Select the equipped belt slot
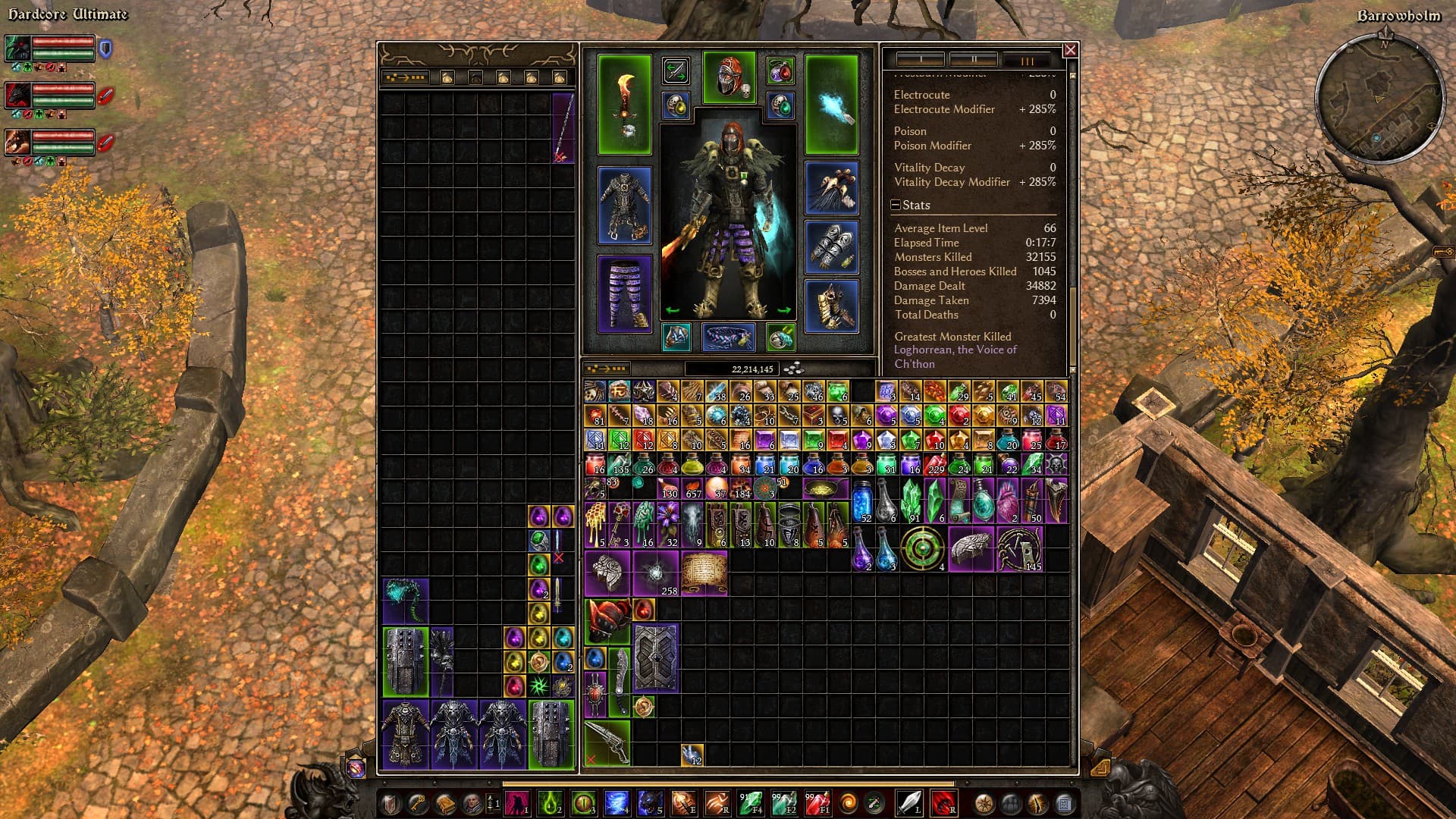 728,337
